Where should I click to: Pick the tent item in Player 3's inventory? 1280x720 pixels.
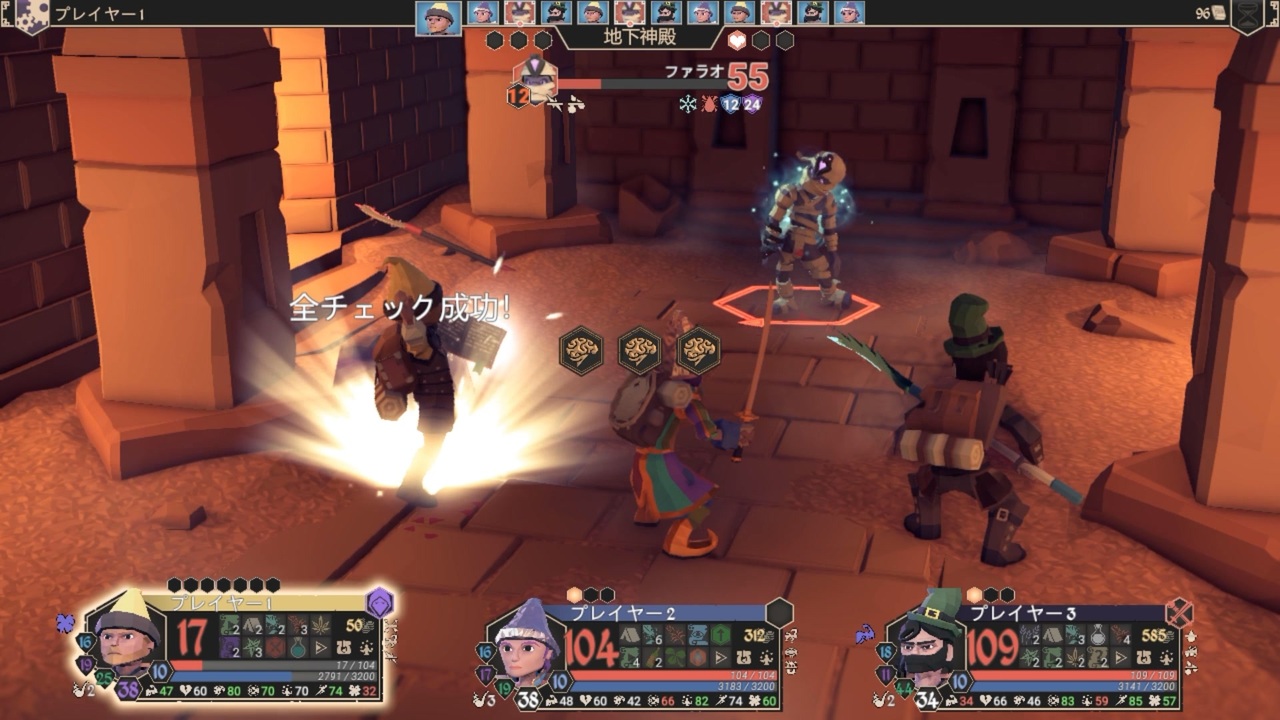pos(1051,634)
